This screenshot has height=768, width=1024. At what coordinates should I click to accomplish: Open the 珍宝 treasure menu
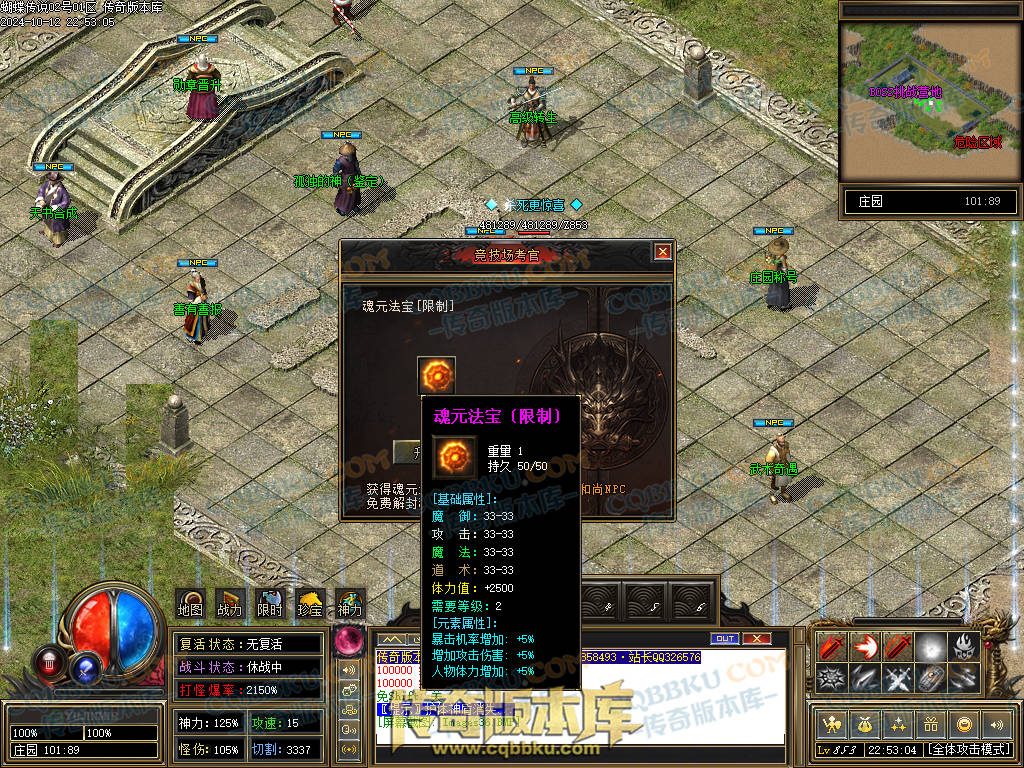tap(311, 603)
